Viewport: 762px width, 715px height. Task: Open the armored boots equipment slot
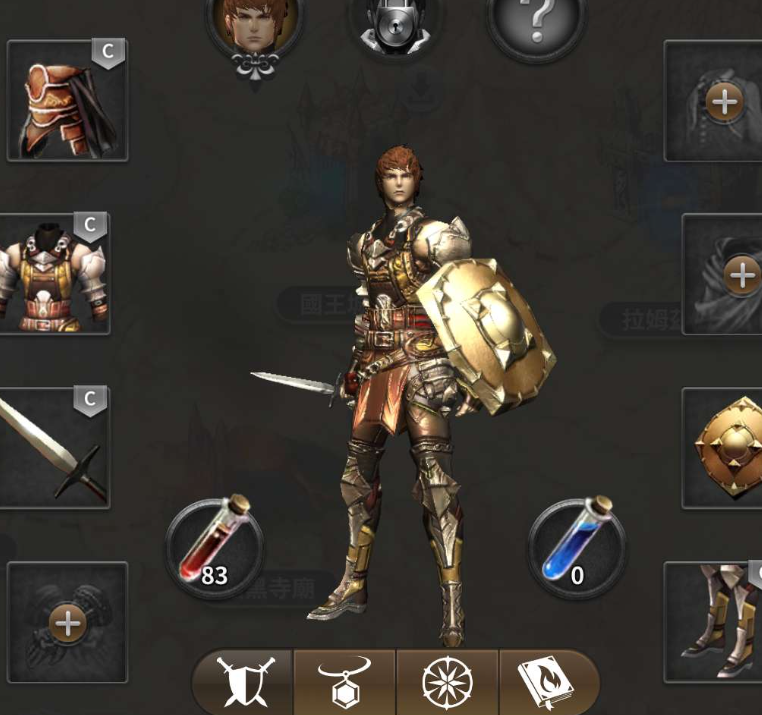pos(714,620)
